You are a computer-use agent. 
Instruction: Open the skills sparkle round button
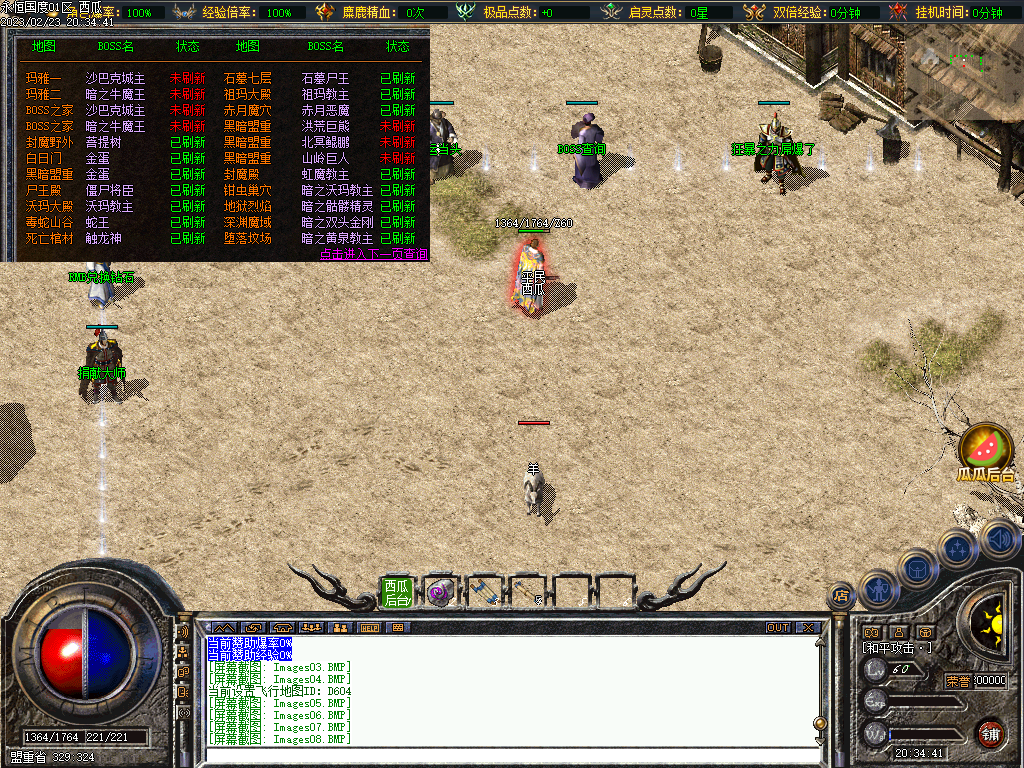pos(958,548)
